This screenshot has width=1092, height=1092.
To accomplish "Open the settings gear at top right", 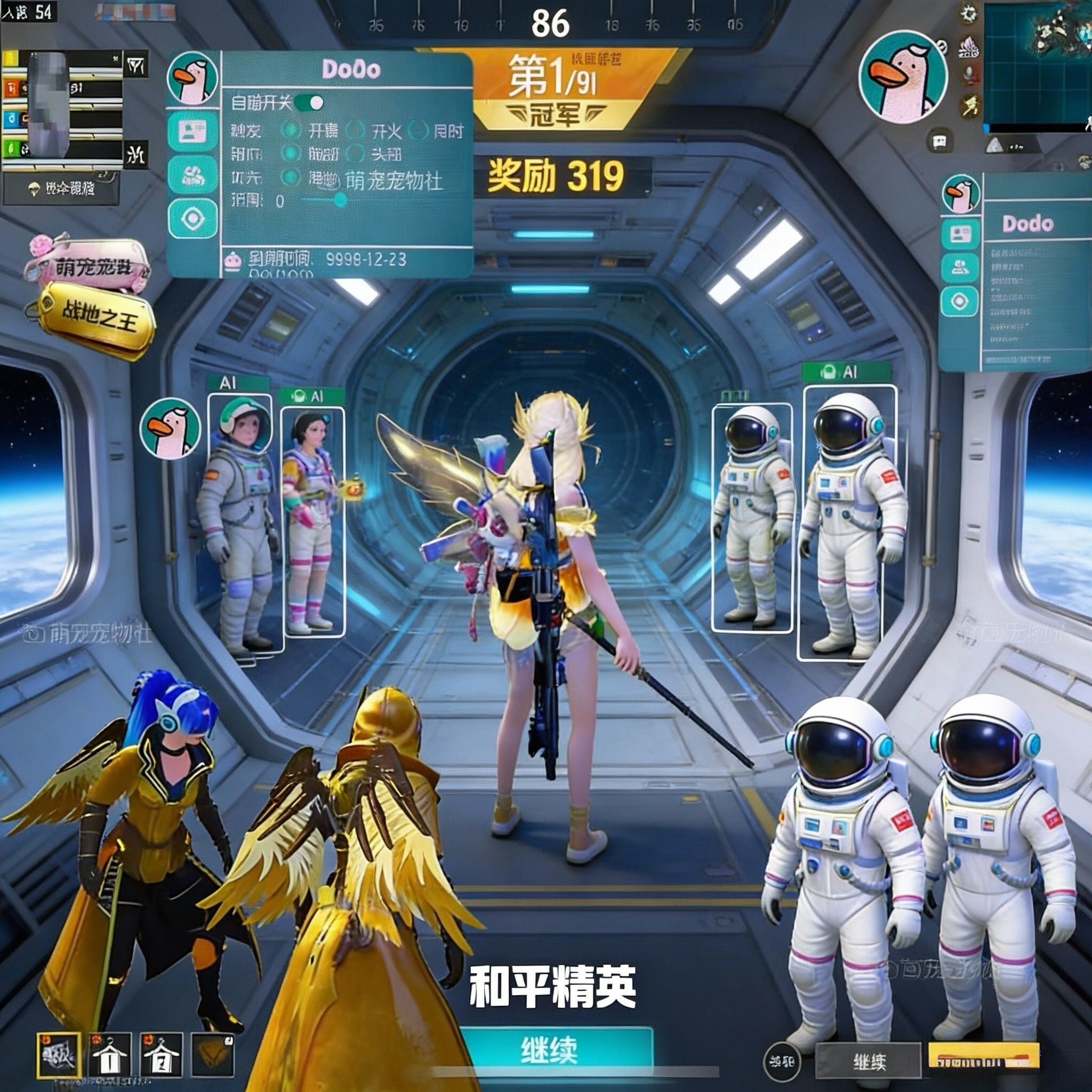I will click(x=969, y=15).
